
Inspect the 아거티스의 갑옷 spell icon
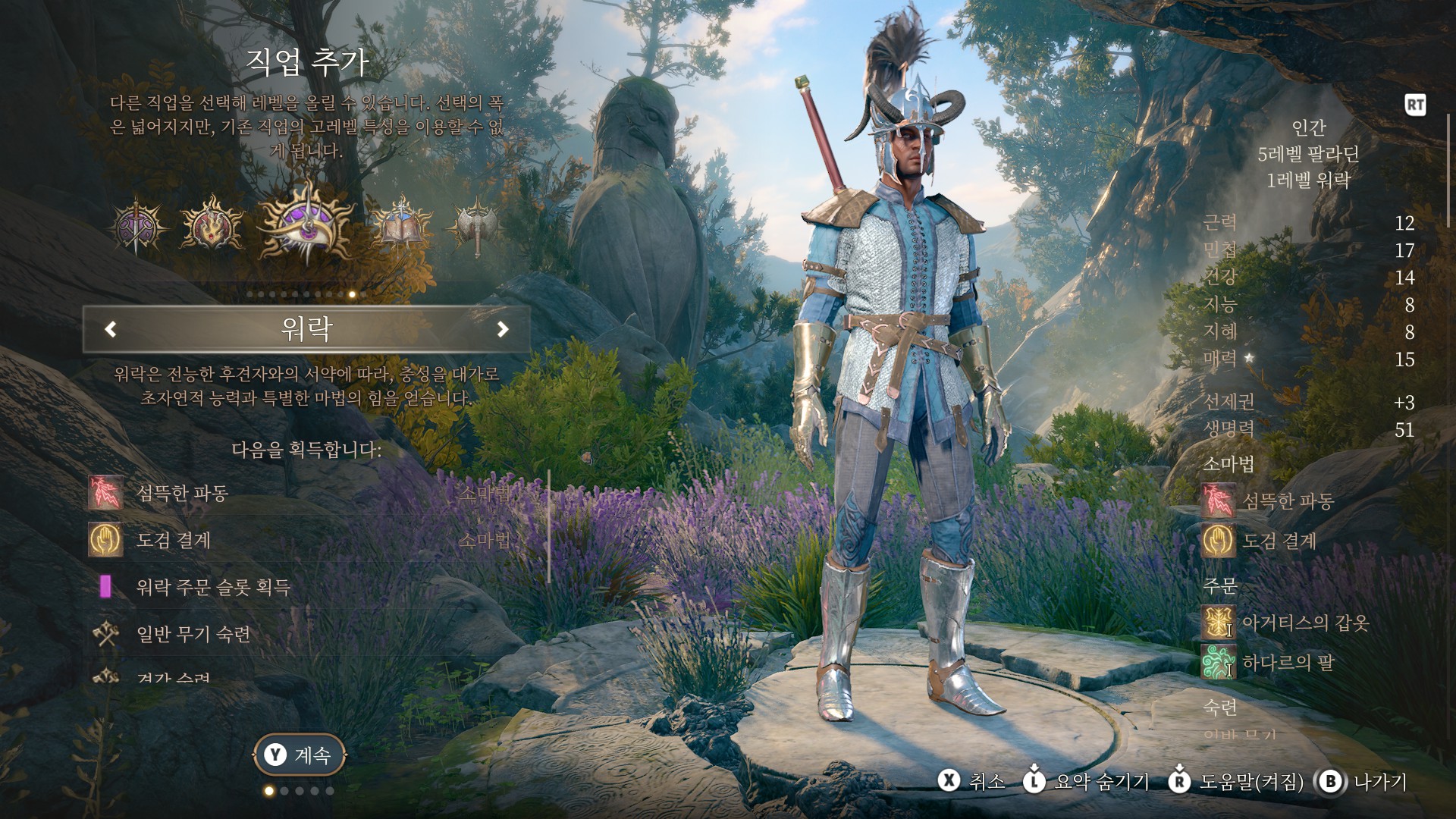[x=1218, y=623]
